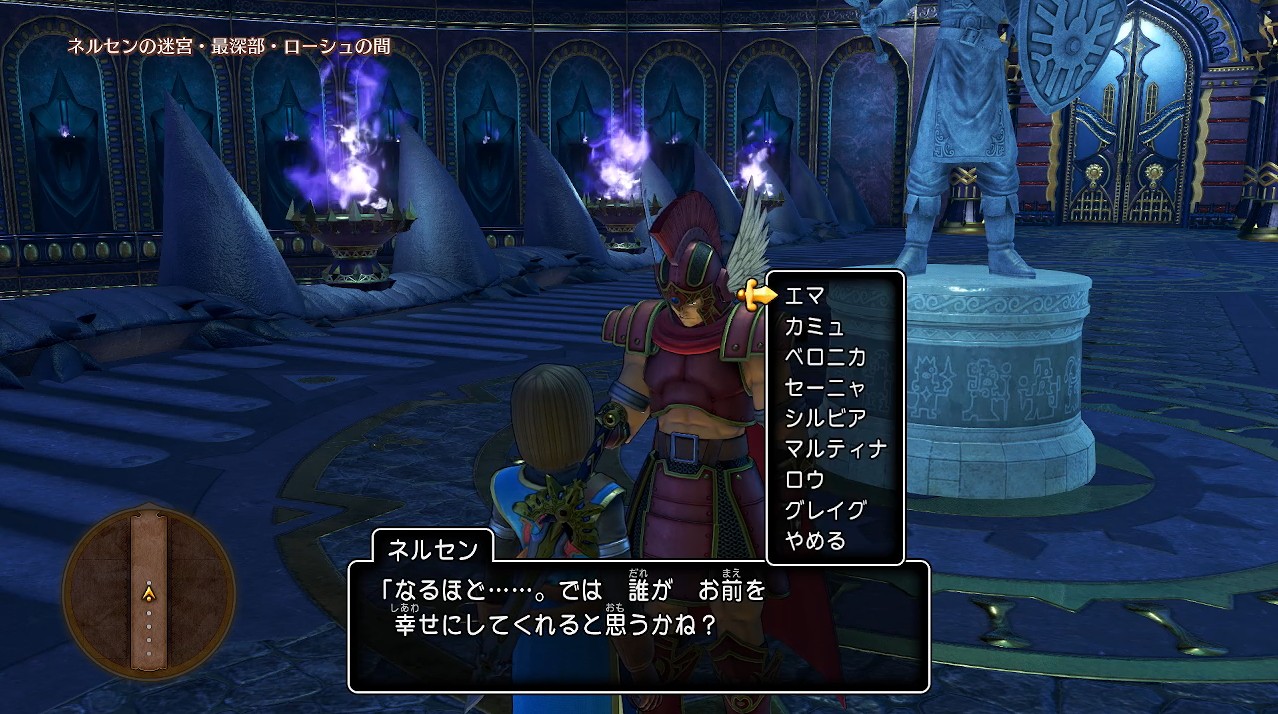Select カミュ as your answer

point(814,326)
